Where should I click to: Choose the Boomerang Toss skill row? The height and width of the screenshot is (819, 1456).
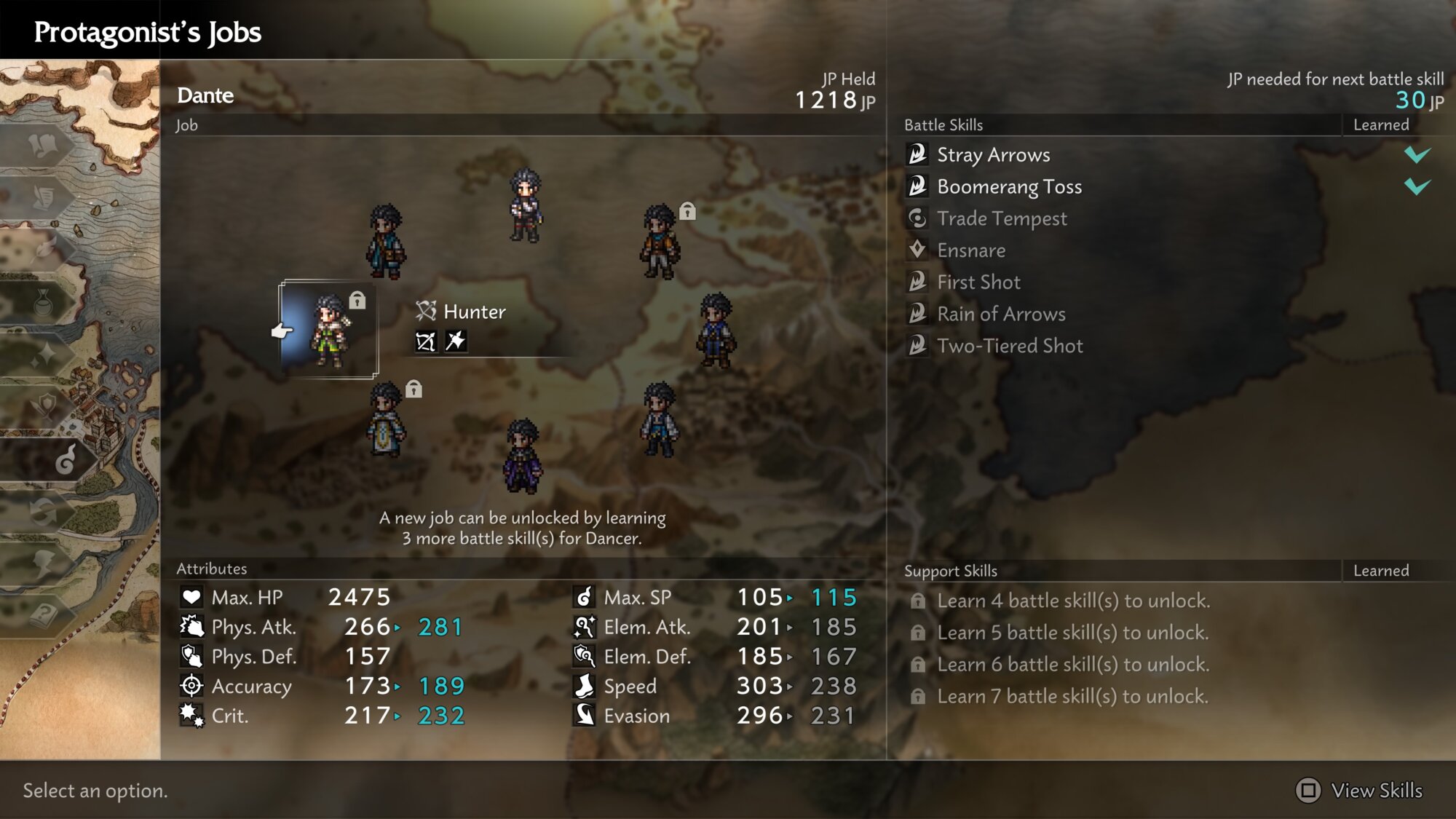pyautogui.click(x=1009, y=187)
